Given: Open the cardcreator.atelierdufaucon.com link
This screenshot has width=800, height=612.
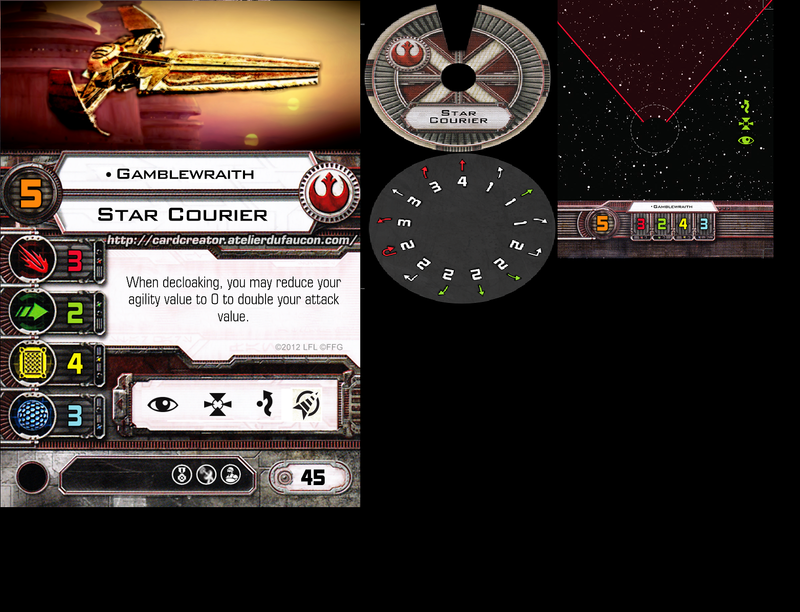Looking at the screenshot, I should (x=230, y=240).
